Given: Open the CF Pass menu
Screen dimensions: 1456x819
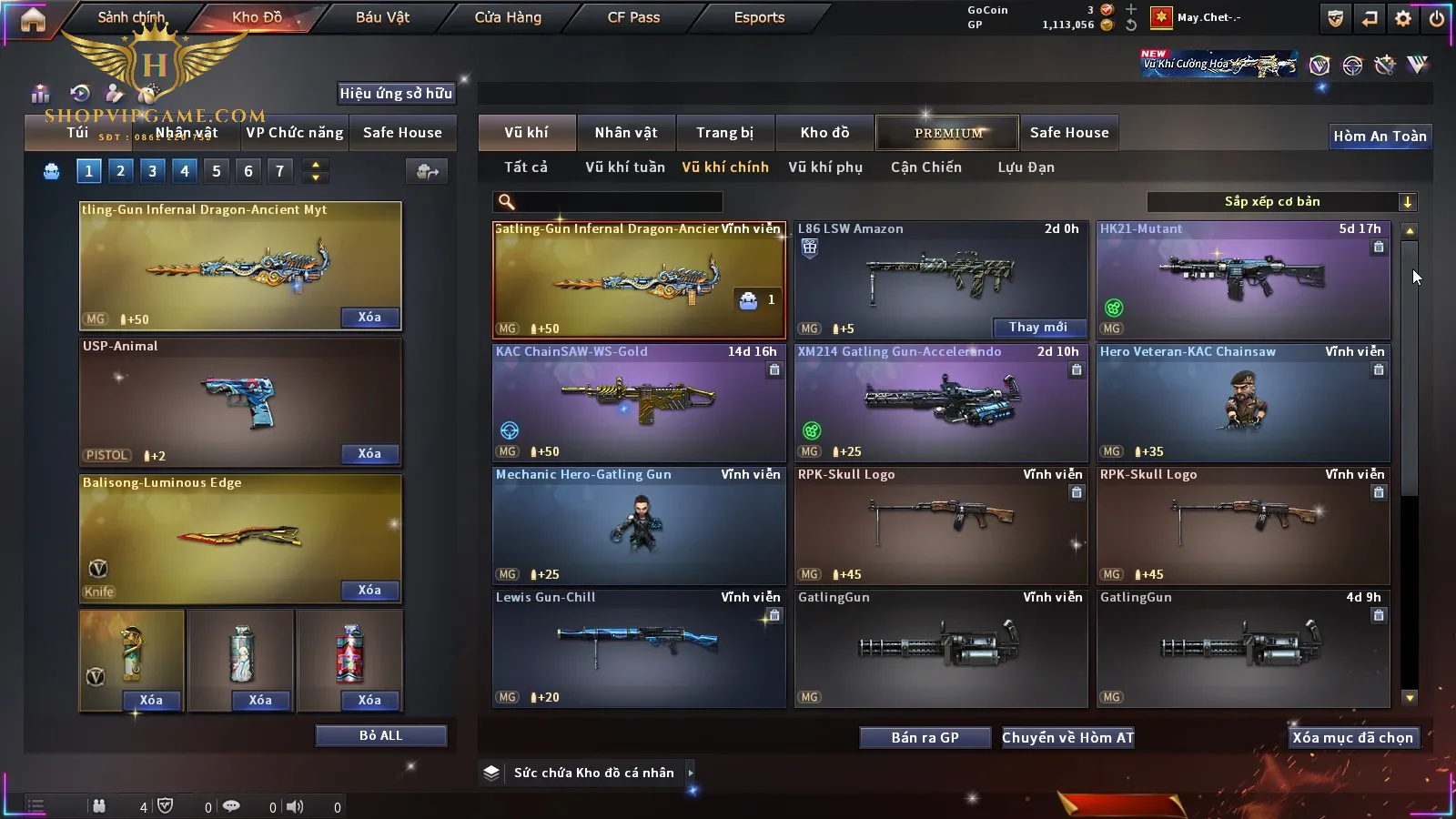Looking at the screenshot, I should pos(633,17).
